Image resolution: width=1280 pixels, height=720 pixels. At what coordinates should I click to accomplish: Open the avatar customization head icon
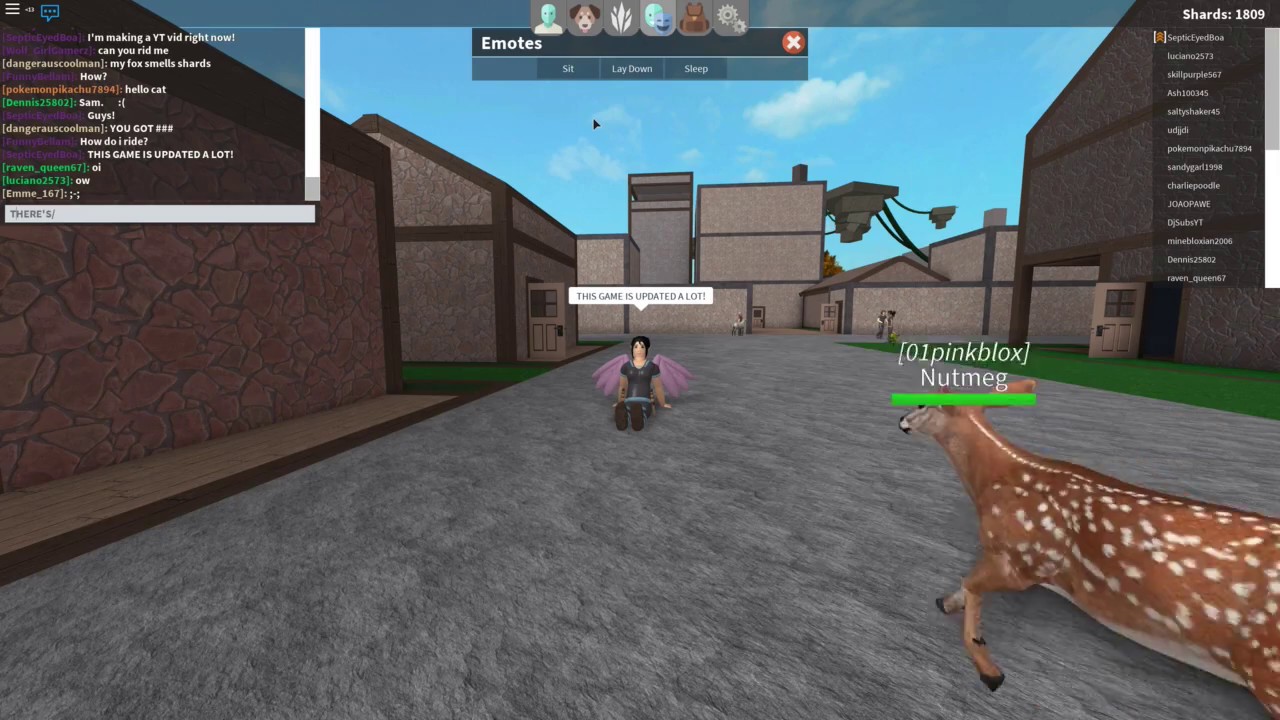pyautogui.click(x=548, y=14)
